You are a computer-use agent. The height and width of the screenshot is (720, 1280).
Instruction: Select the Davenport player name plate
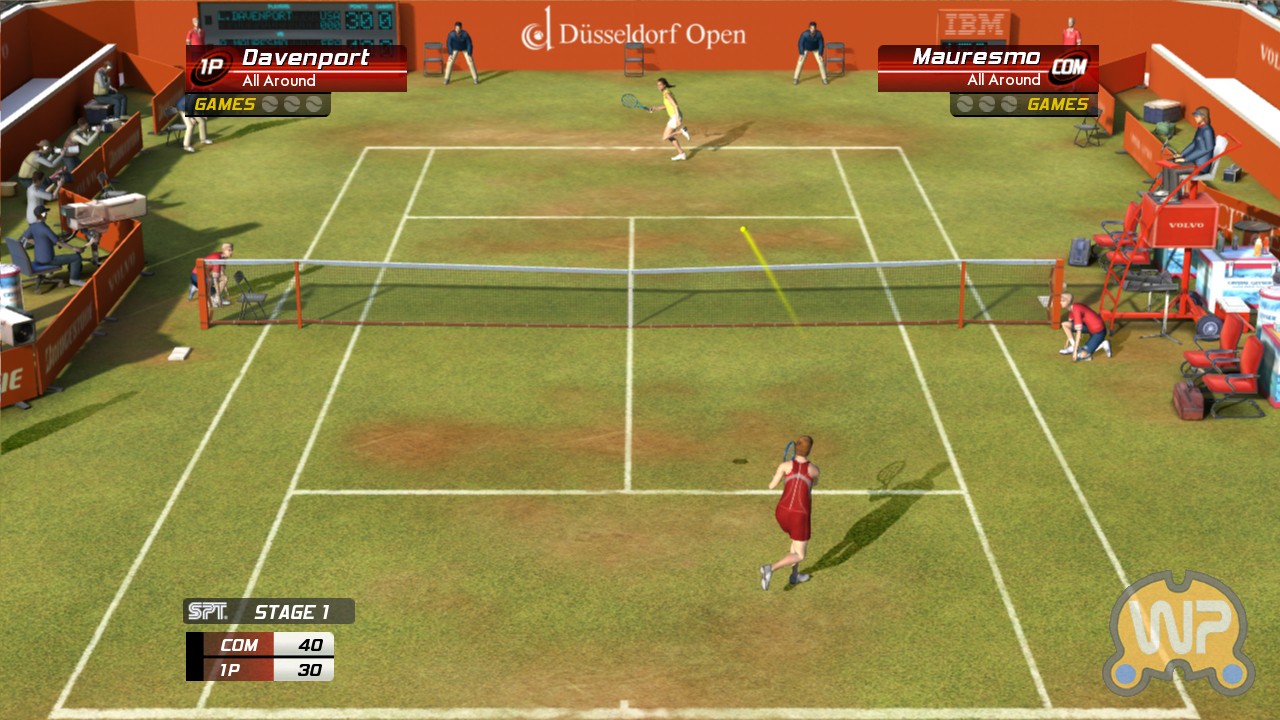pyautogui.click(x=297, y=68)
